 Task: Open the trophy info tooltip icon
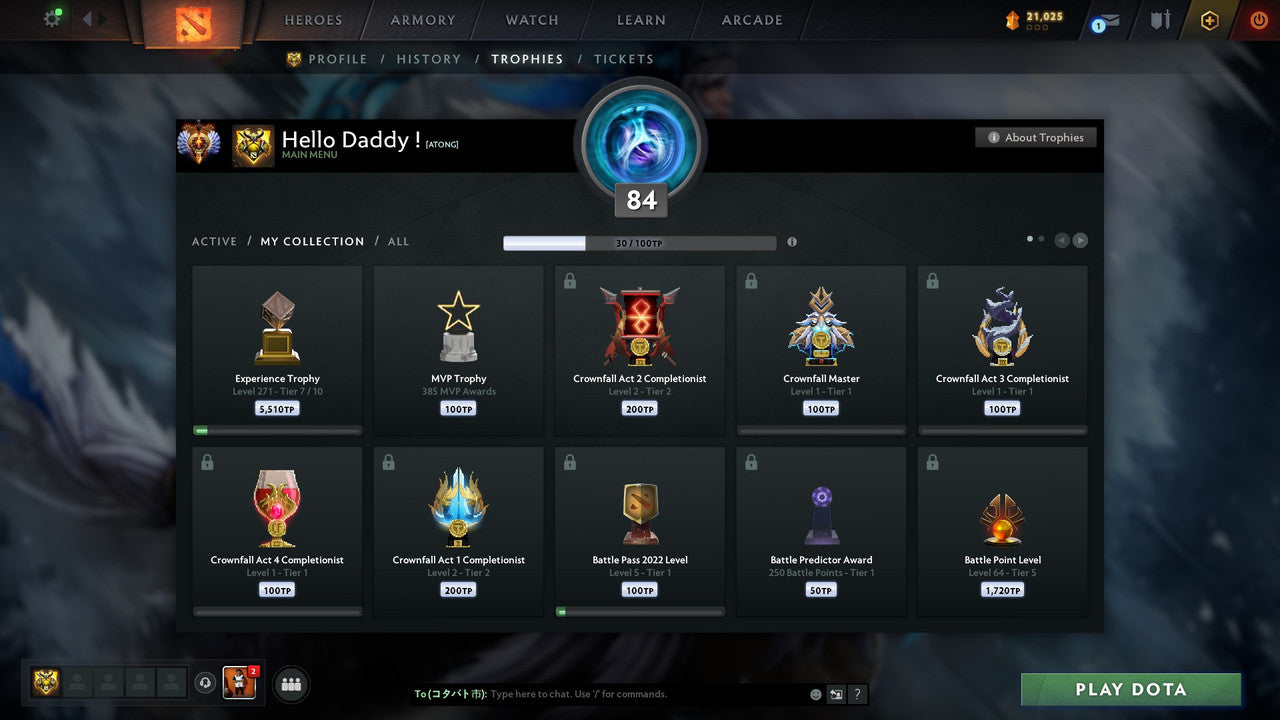792,242
